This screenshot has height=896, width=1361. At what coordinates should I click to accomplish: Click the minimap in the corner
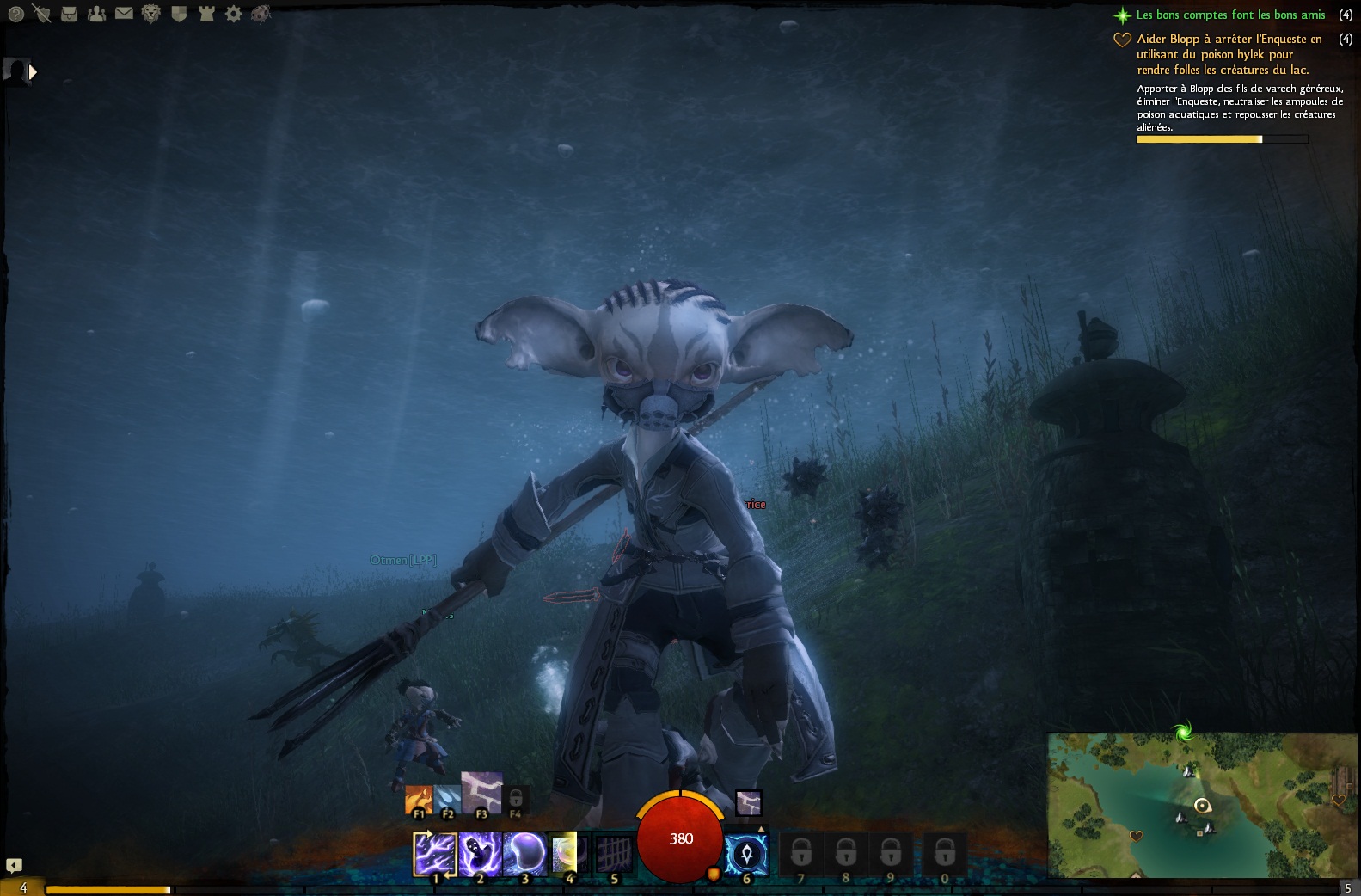1202,805
